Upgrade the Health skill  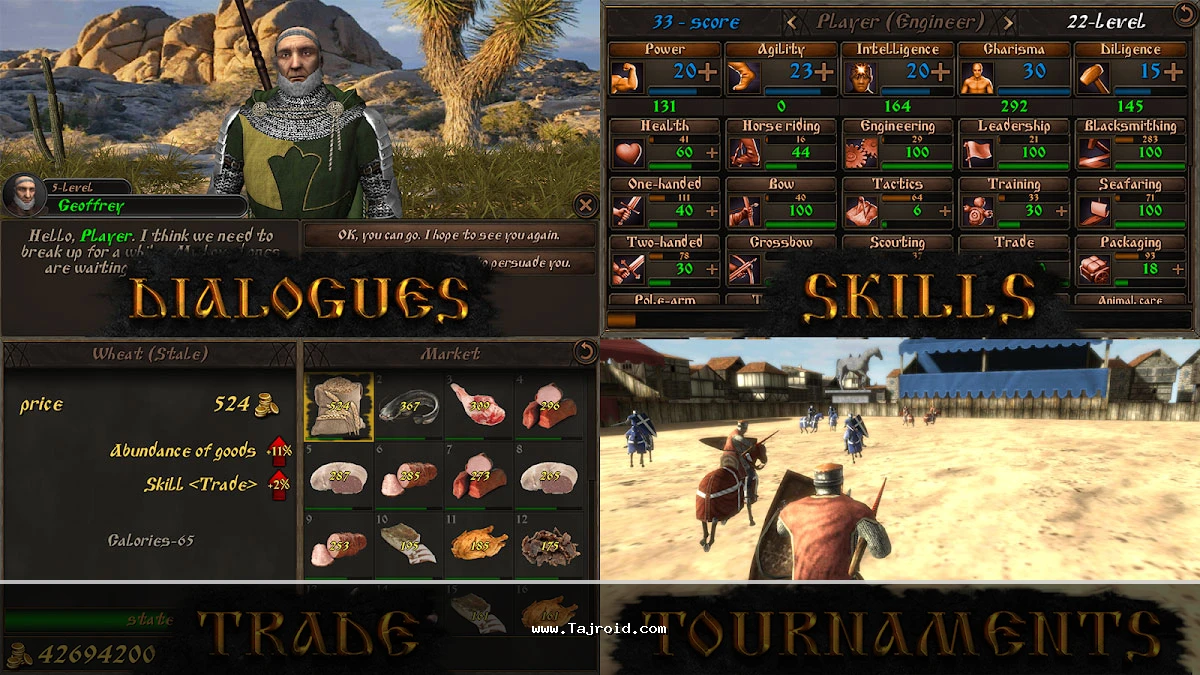point(712,153)
